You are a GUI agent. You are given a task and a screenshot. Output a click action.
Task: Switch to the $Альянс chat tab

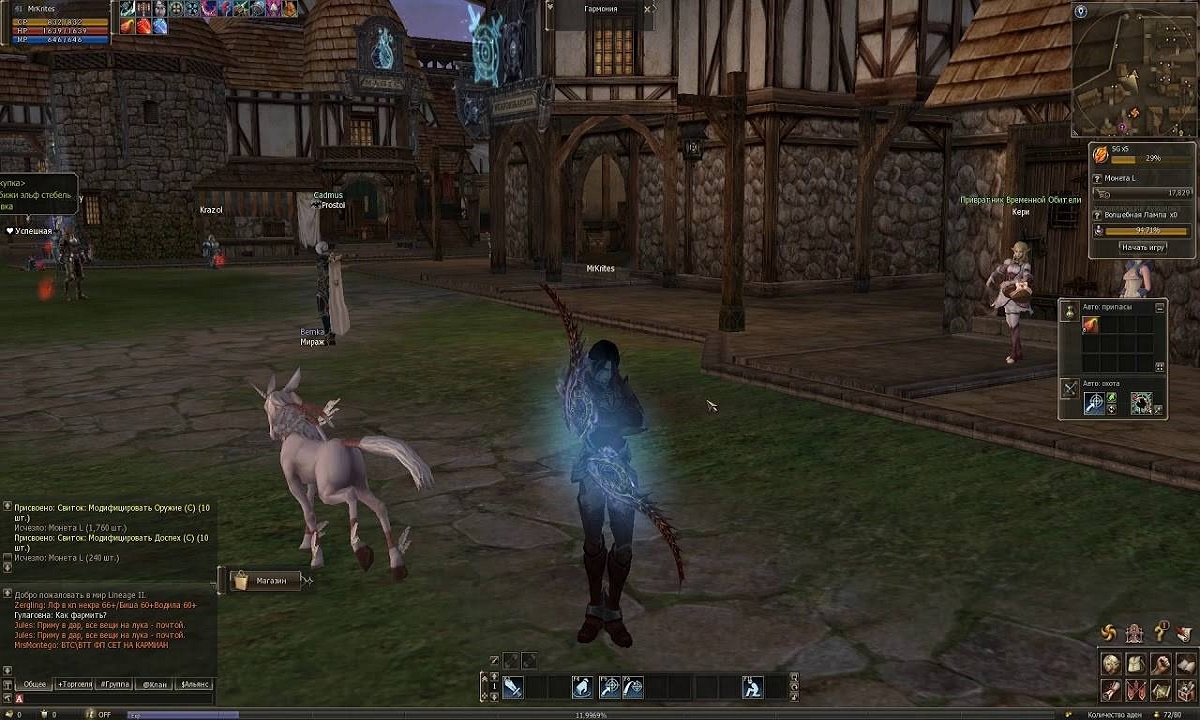point(194,684)
